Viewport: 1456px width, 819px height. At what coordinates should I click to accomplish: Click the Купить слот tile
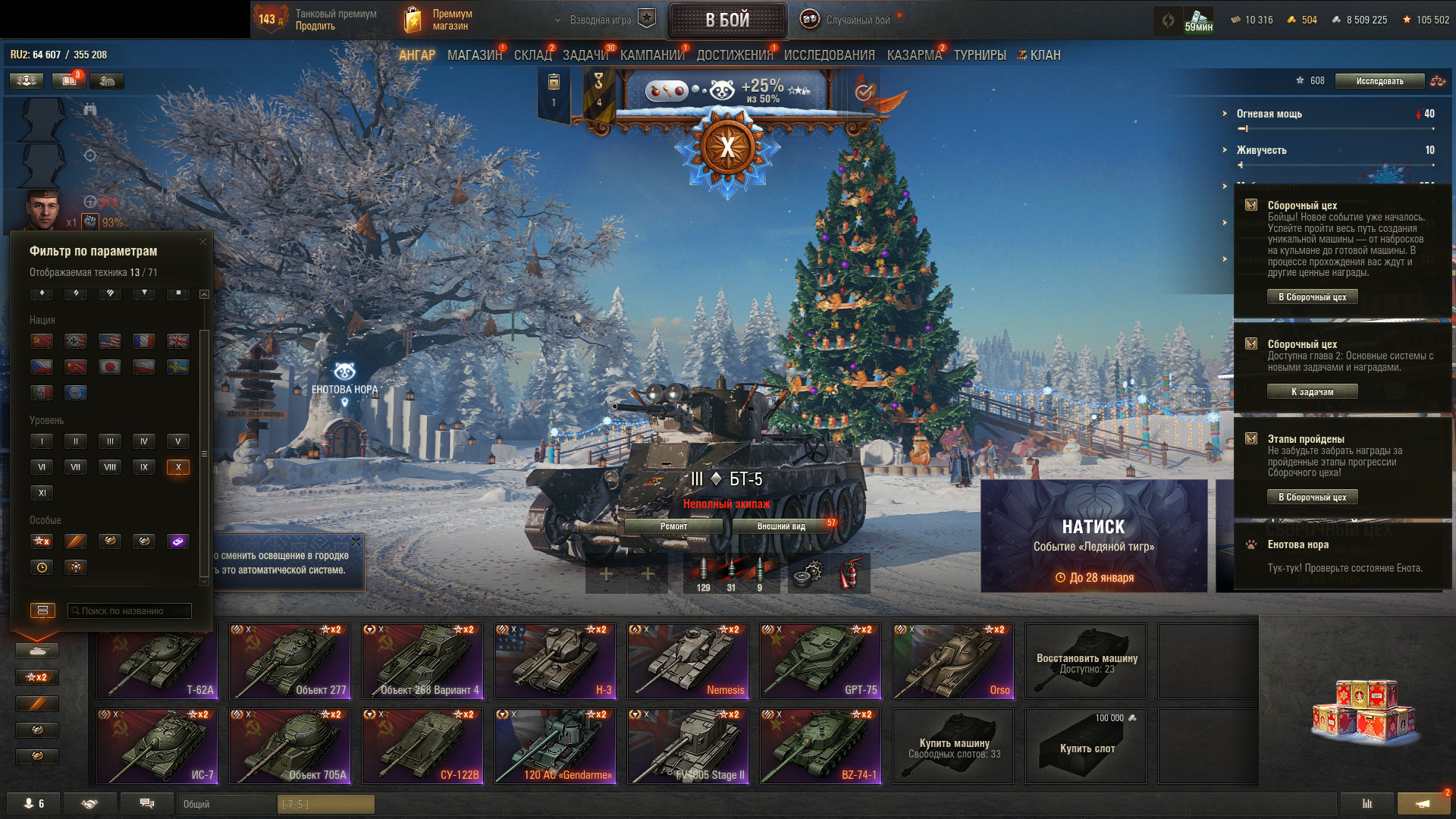click(1086, 746)
